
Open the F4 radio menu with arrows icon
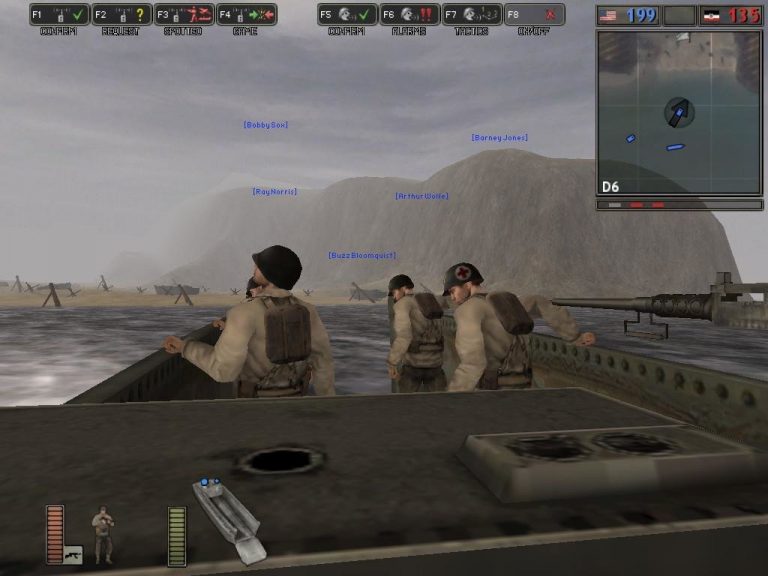[x=246, y=15]
